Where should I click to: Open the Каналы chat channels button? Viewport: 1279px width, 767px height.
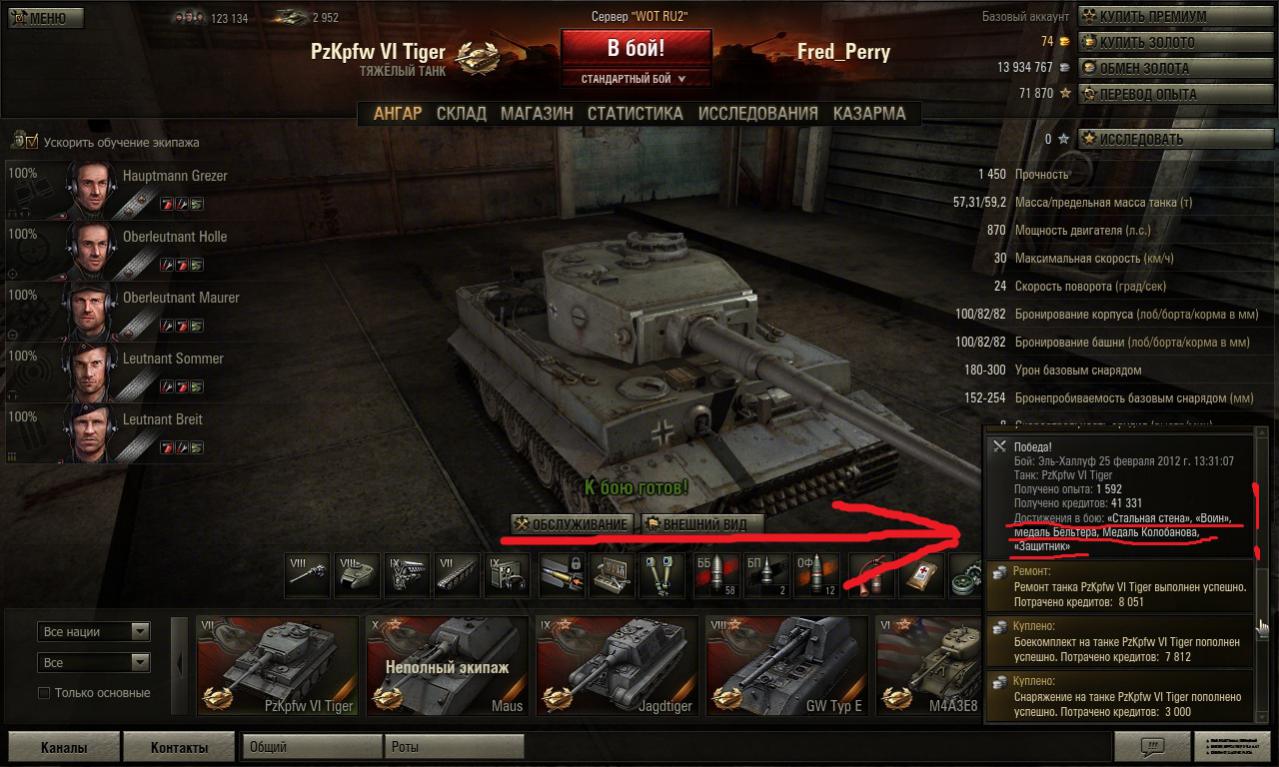64,747
